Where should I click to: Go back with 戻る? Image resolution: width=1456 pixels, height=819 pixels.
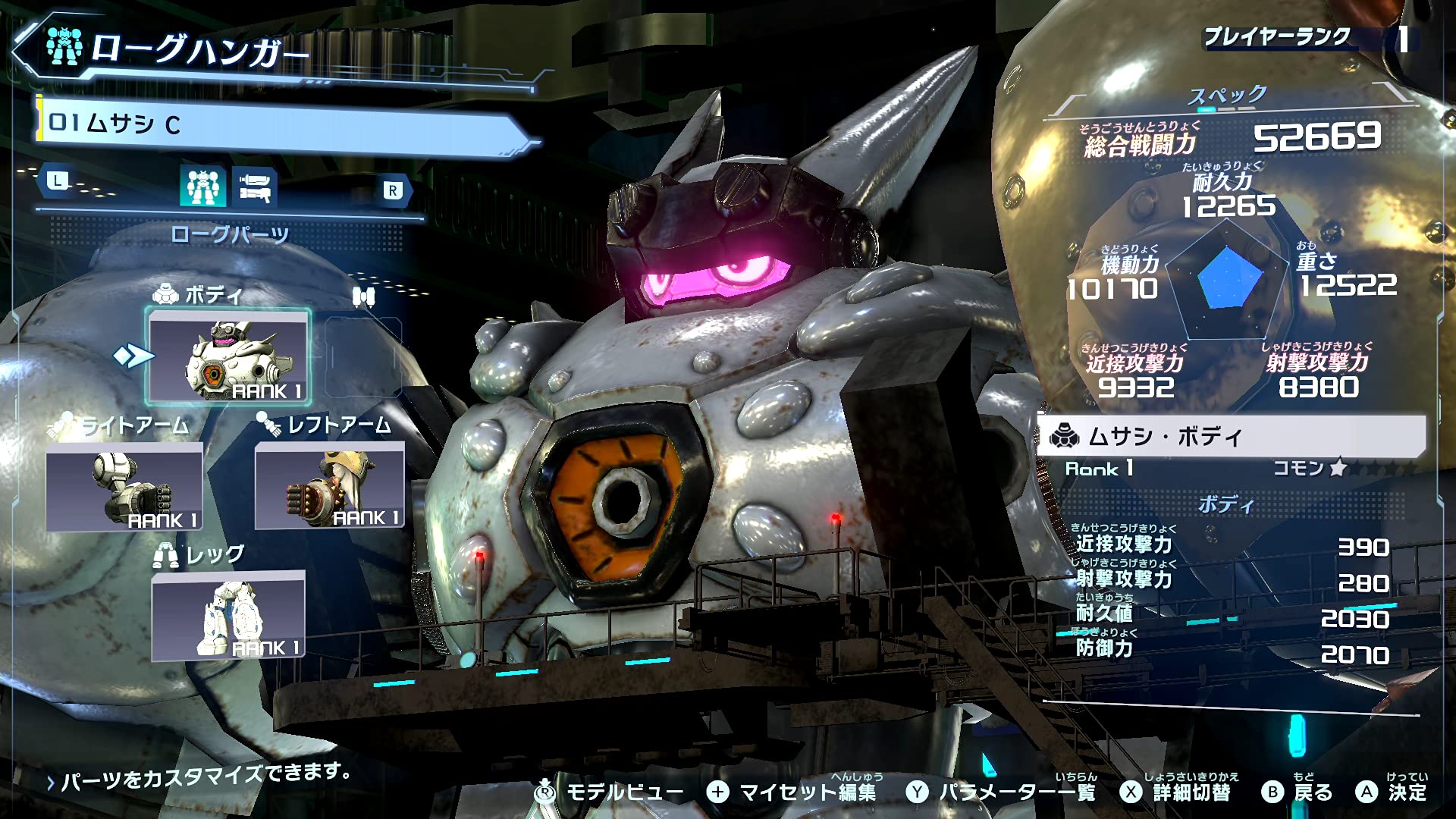click(x=1298, y=792)
